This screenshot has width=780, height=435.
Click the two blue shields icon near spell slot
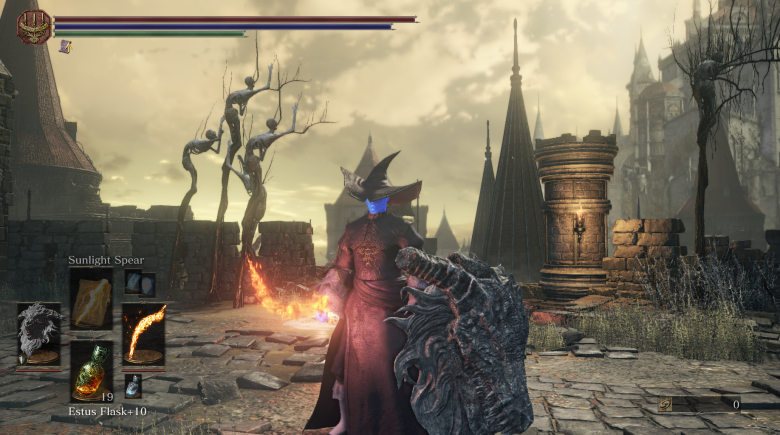coord(139,283)
